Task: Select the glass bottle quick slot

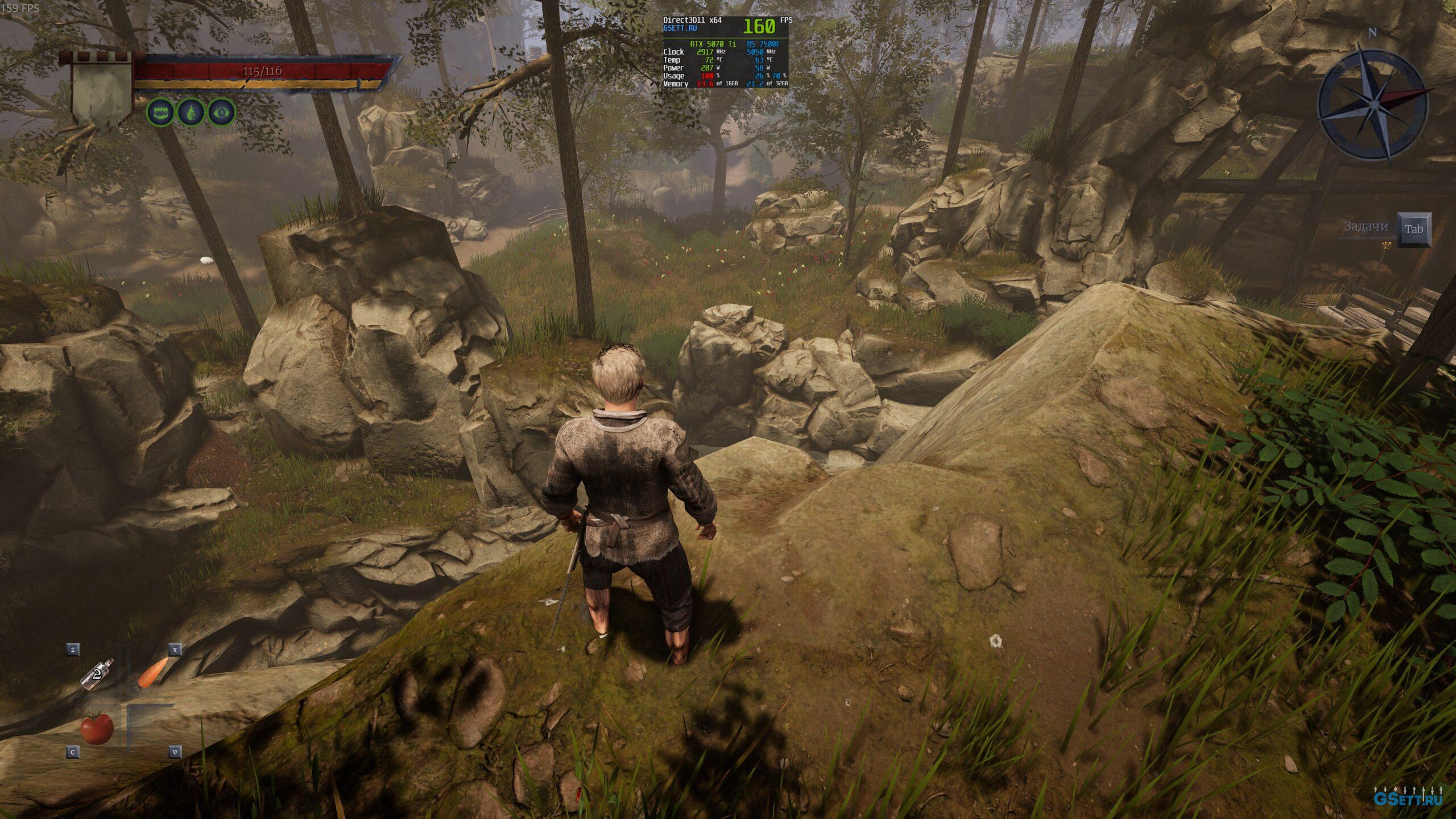Action: tap(97, 675)
